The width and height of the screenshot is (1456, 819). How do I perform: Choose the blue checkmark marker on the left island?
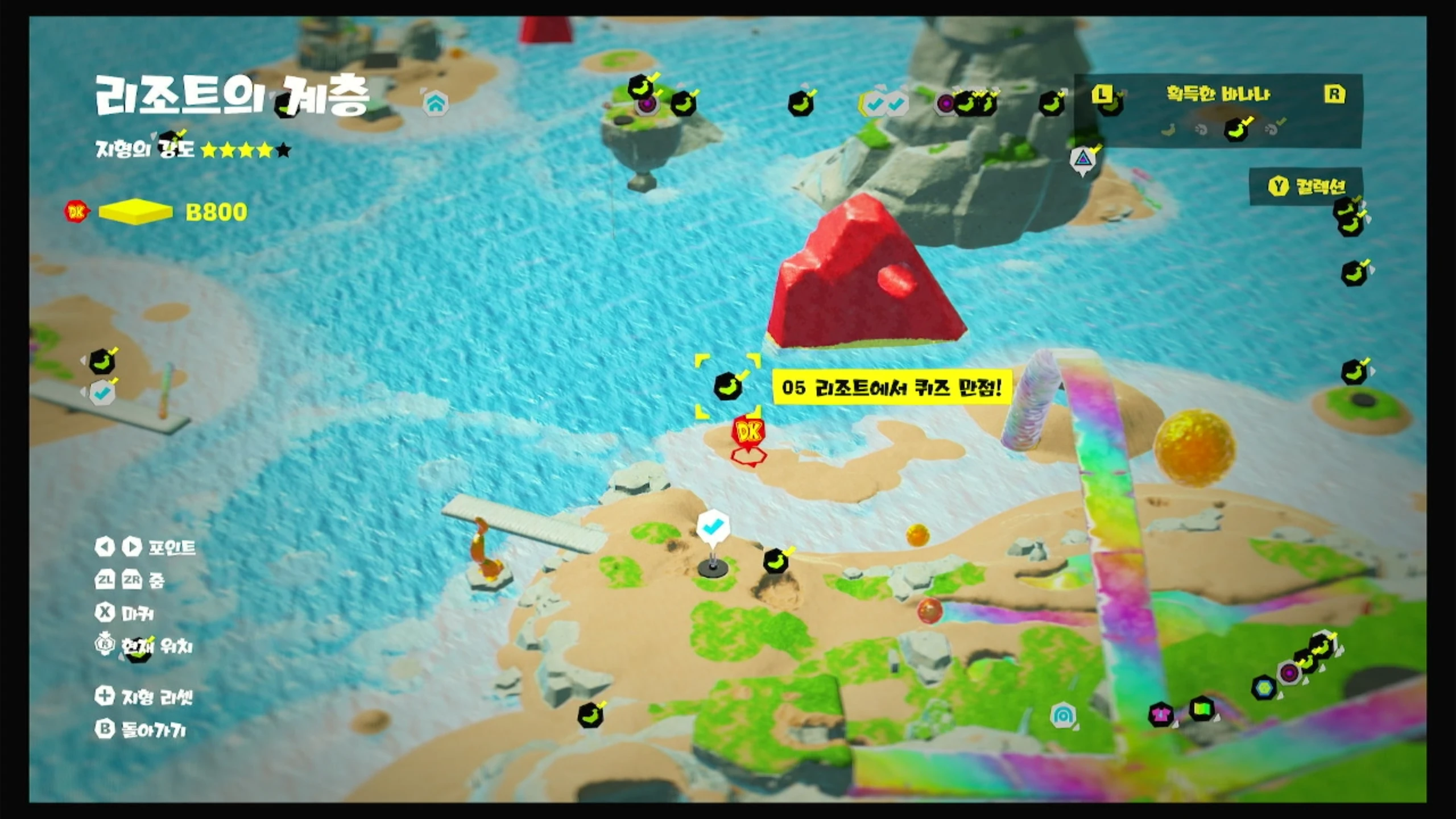[102, 392]
